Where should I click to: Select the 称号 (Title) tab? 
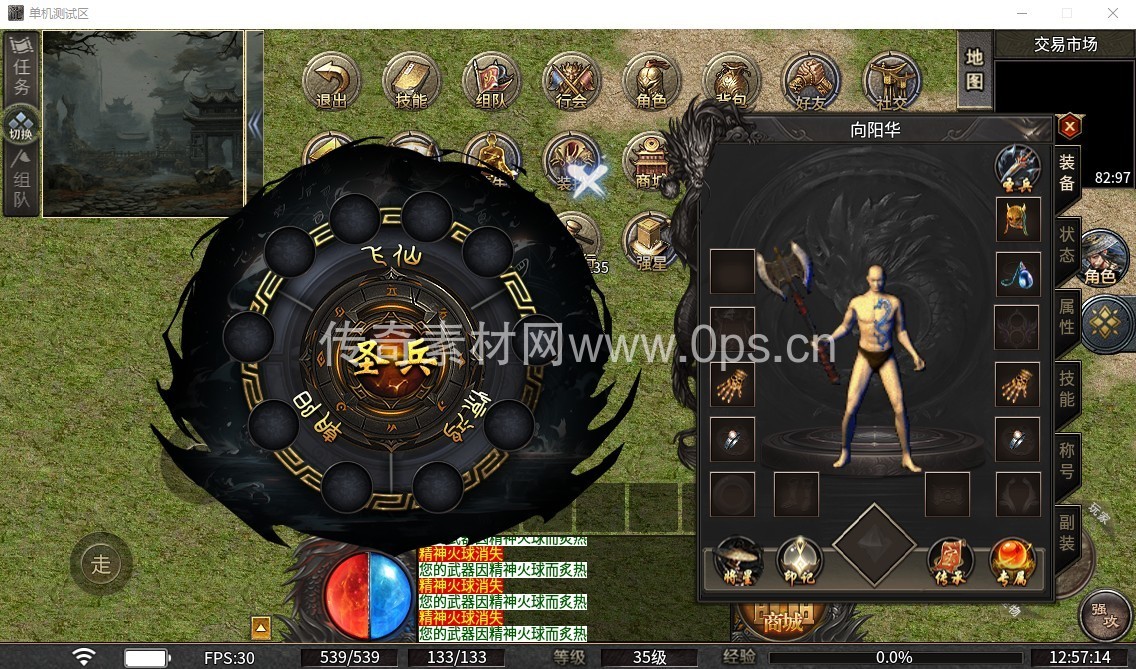point(1067,461)
